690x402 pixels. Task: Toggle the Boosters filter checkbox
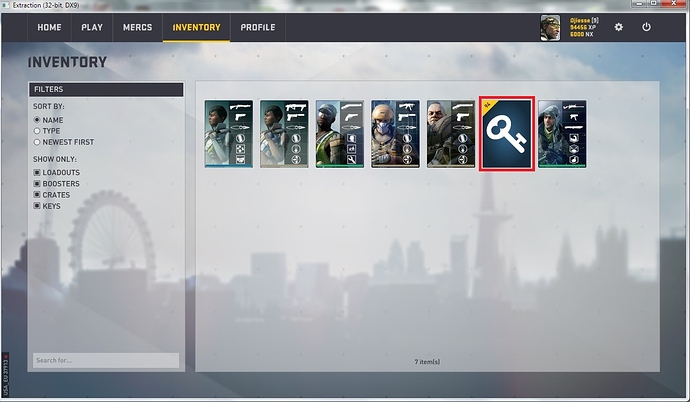38,183
